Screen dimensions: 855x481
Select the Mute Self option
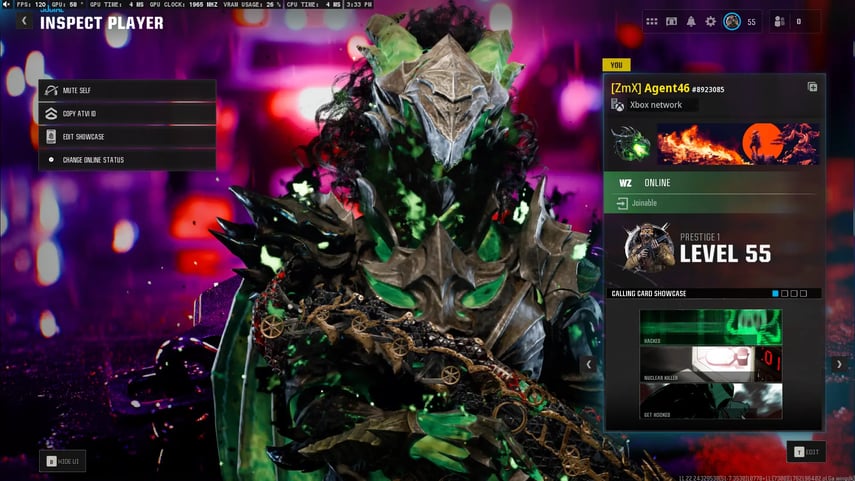[x=127, y=90]
